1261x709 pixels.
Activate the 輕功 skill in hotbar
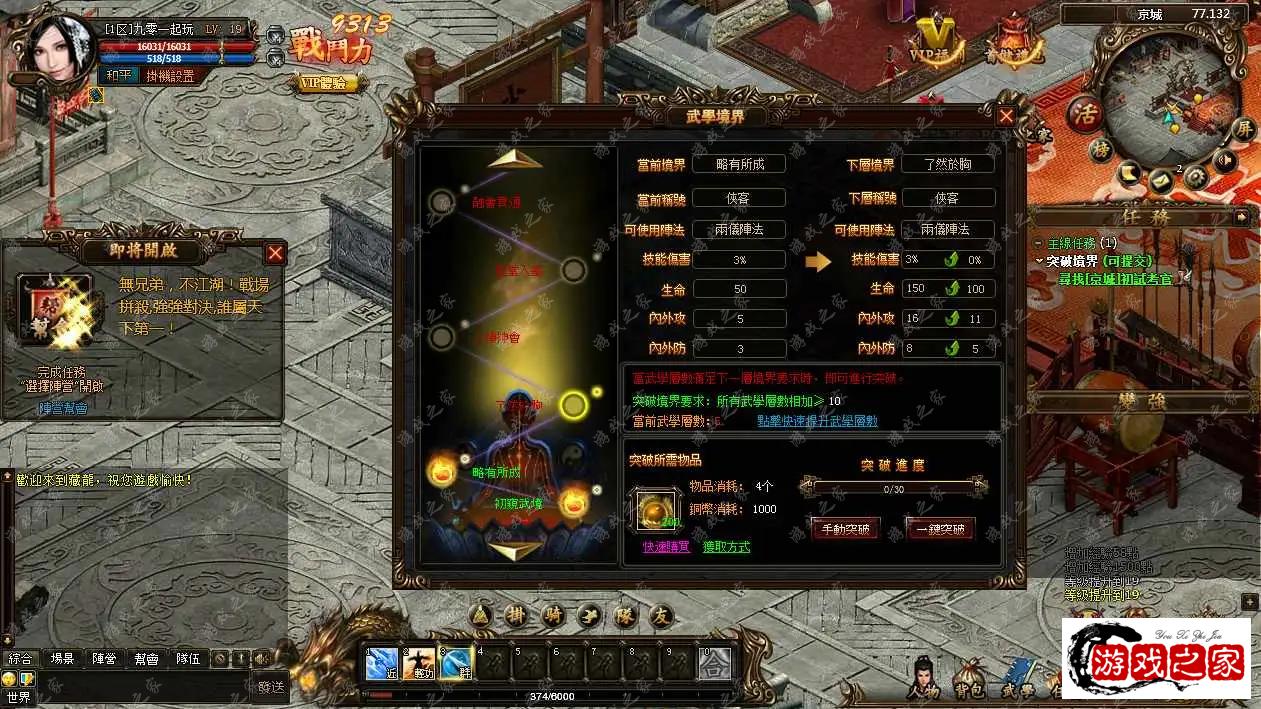click(x=417, y=663)
